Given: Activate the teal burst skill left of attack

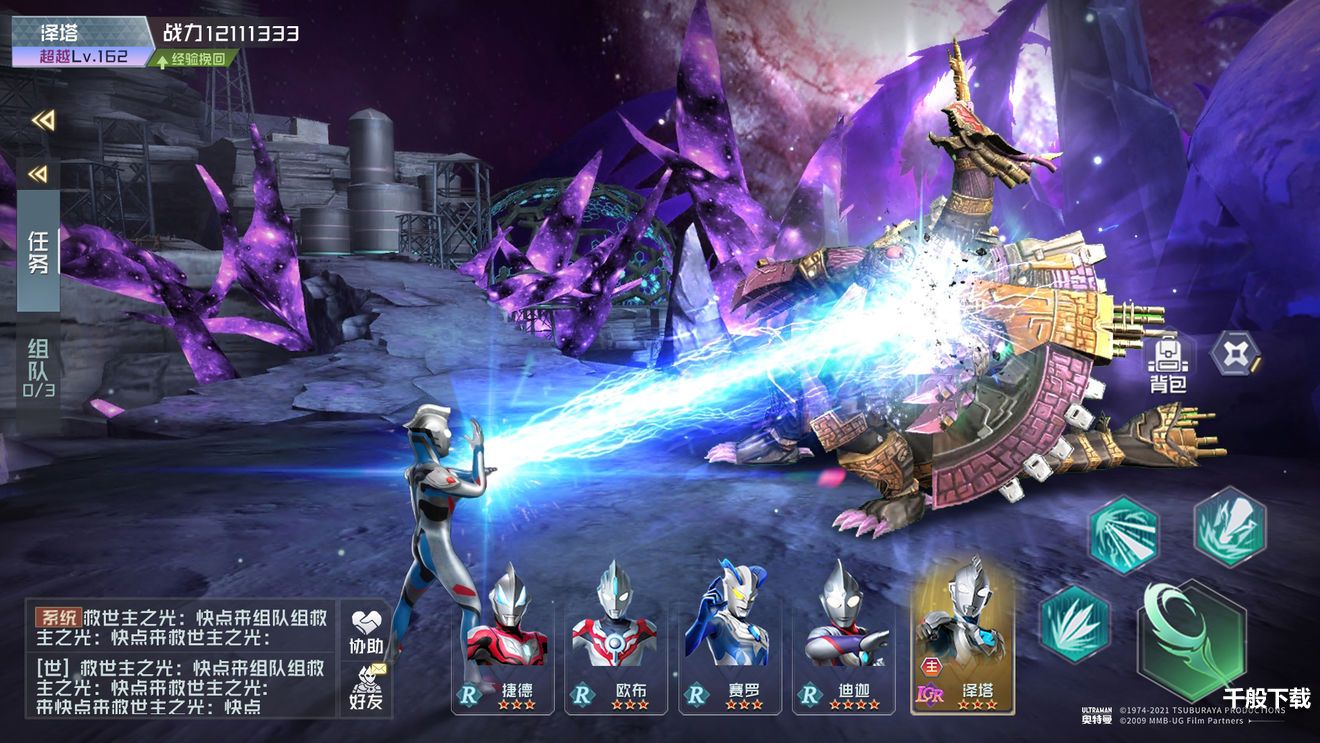Looking at the screenshot, I should tap(1075, 623).
